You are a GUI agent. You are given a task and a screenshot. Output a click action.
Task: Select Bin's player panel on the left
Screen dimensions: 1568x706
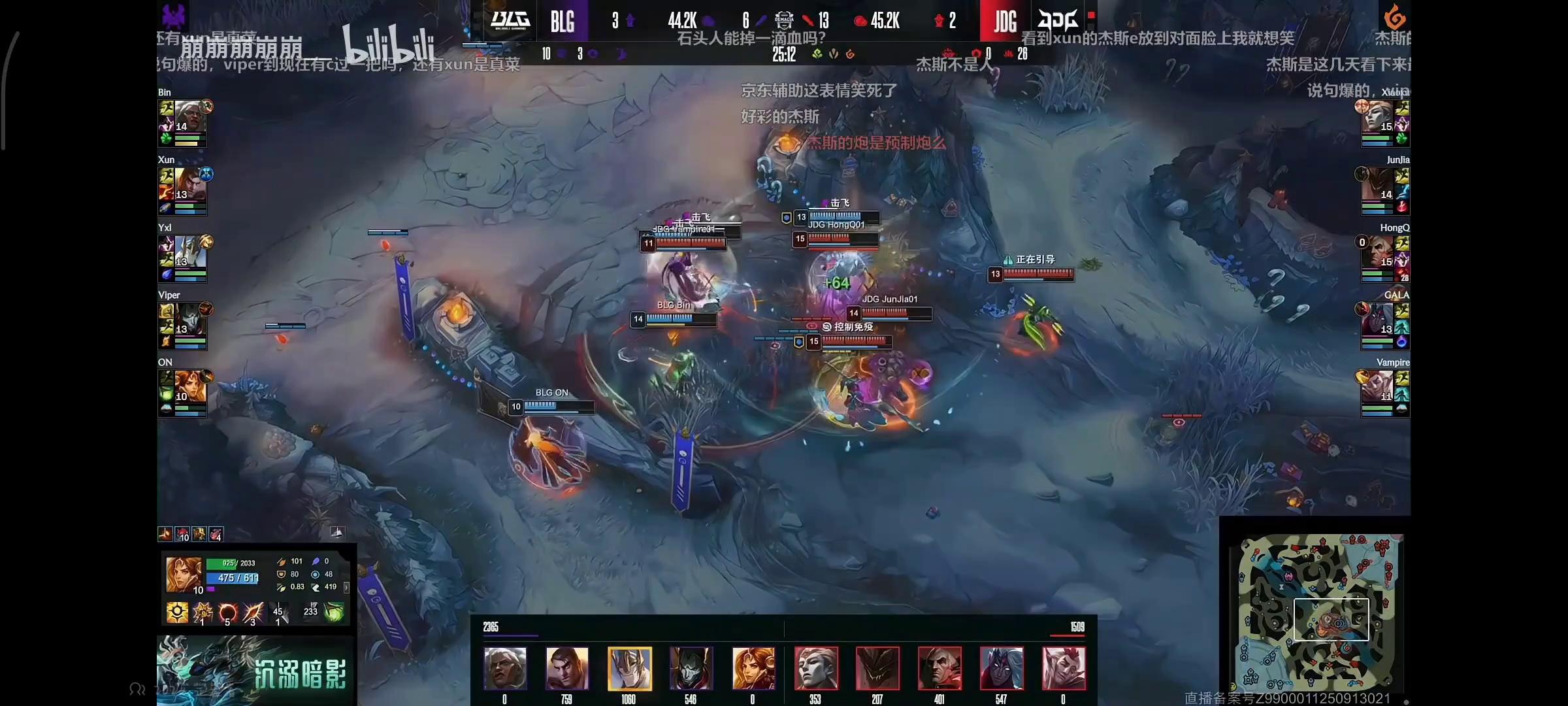[183, 122]
